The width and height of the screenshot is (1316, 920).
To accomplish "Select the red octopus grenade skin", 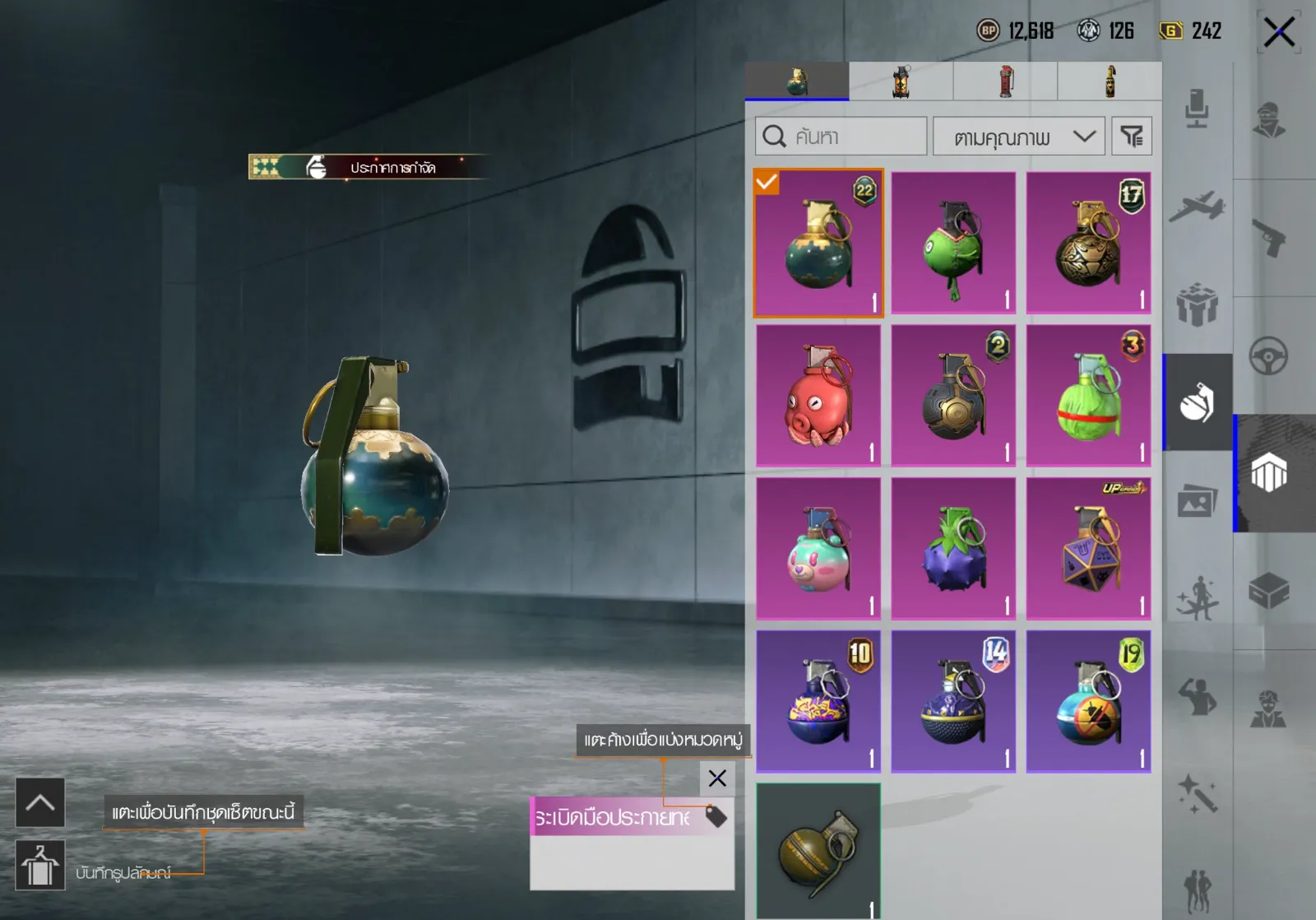I will 818,396.
